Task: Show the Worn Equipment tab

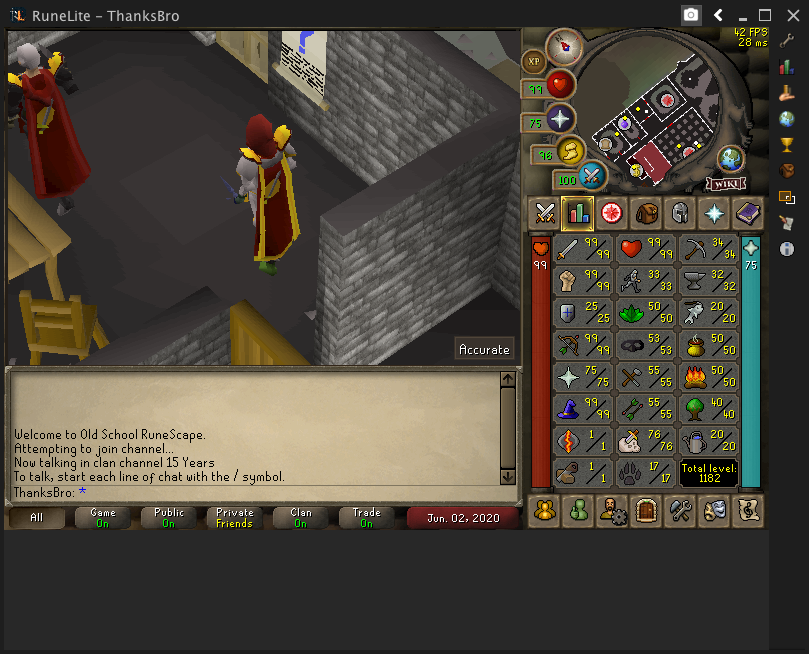Action: [x=680, y=212]
